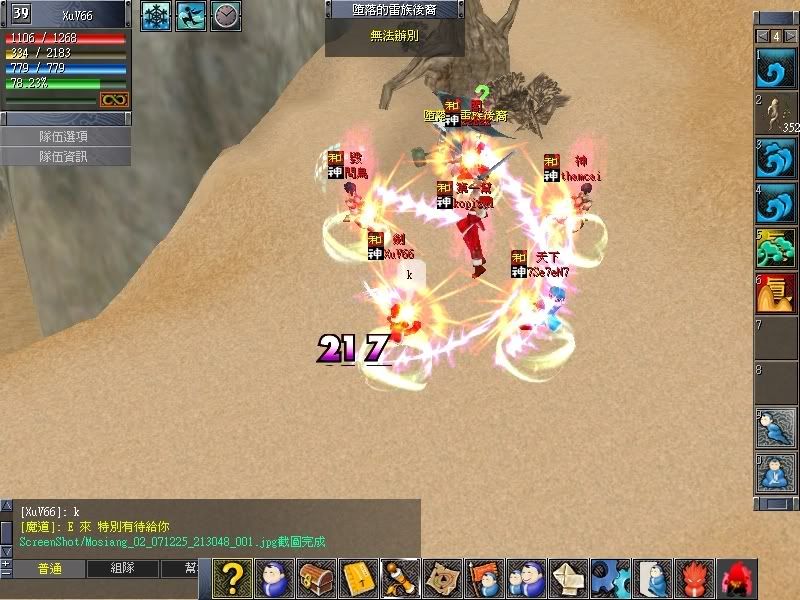Open the two-person party icon
The height and width of the screenshot is (600, 800).
(x=523, y=578)
